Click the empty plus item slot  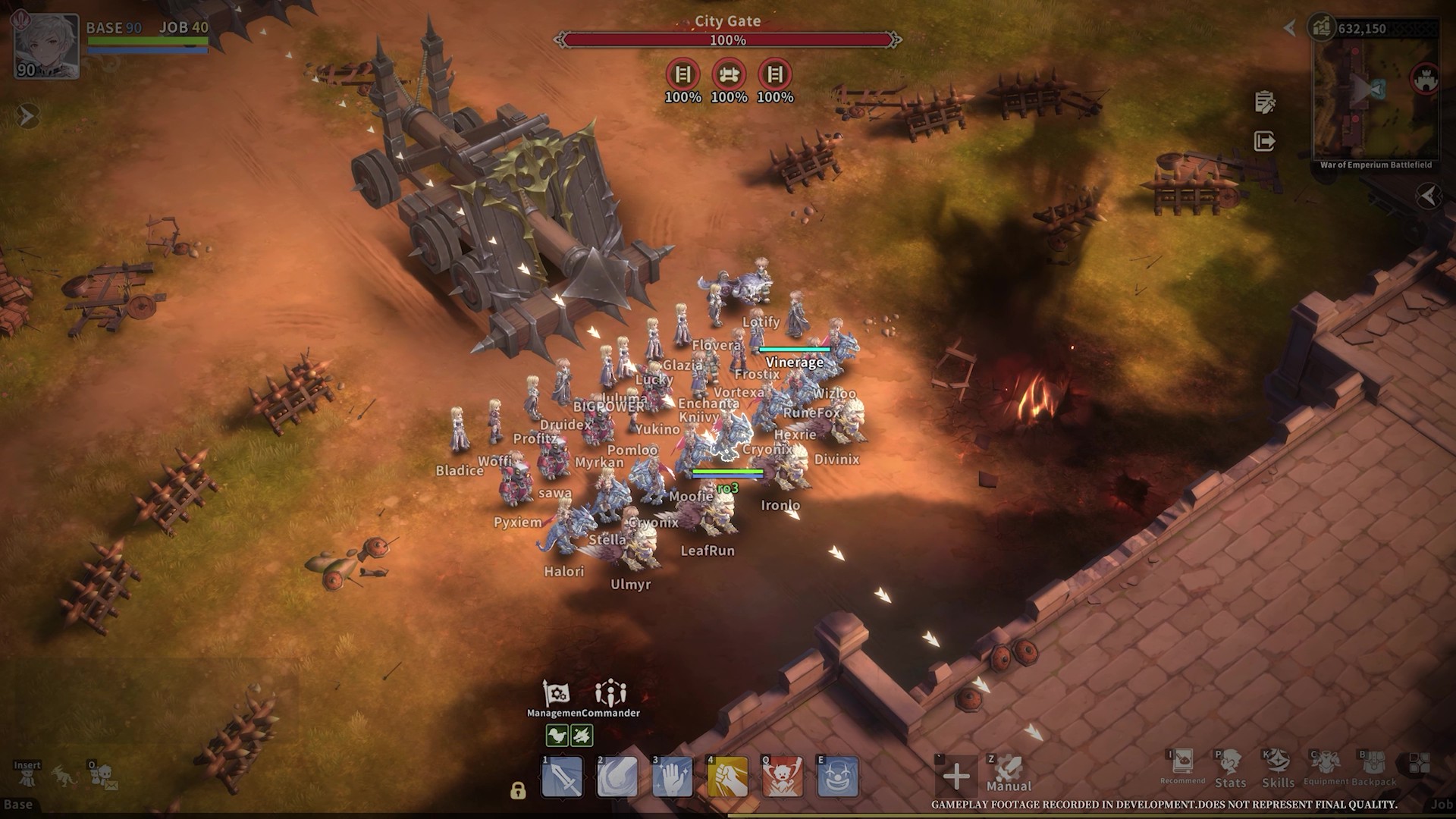click(x=955, y=776)
